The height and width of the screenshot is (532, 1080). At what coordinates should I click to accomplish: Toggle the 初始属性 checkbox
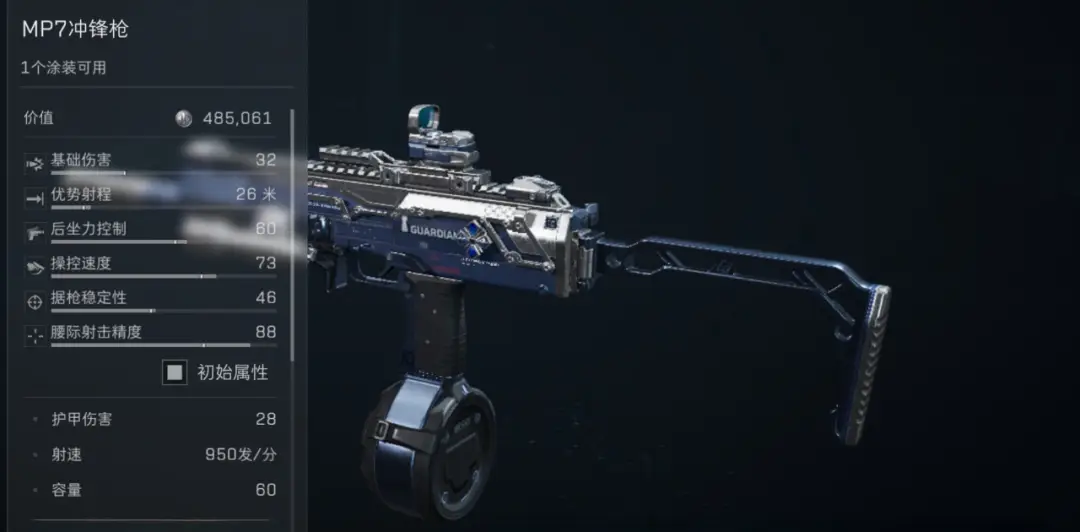point(175,373)
